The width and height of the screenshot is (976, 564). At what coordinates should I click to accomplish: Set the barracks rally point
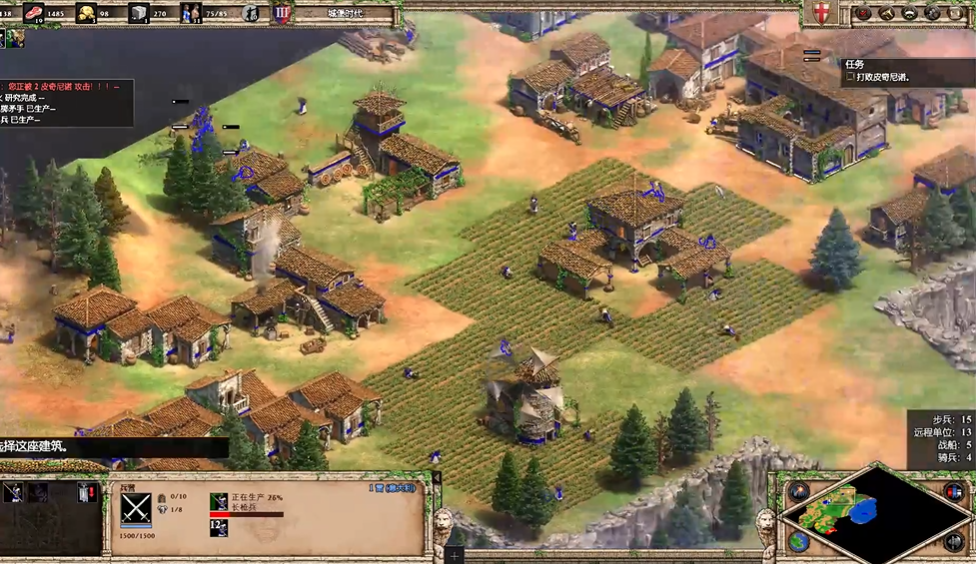pyautogui.click(x=88, y=493)
